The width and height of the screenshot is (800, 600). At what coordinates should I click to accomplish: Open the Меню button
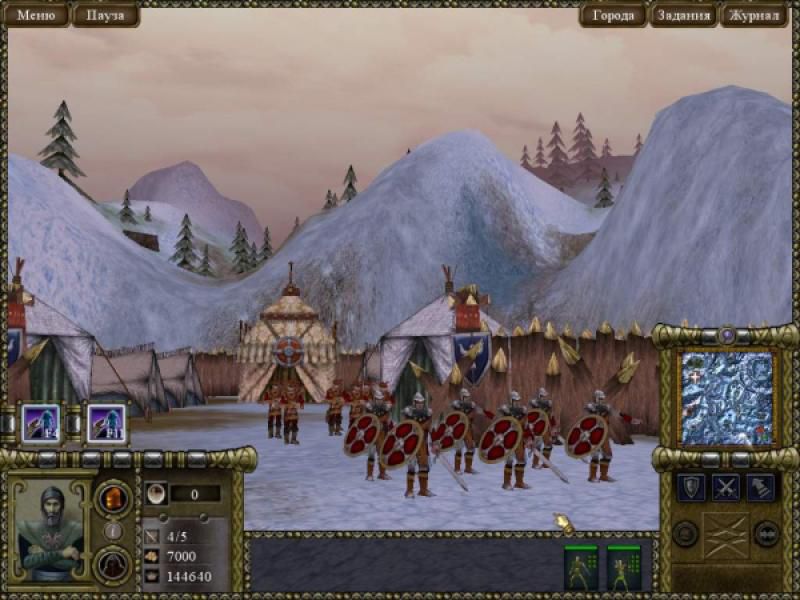pyautogui.click(x=36, y=15)
